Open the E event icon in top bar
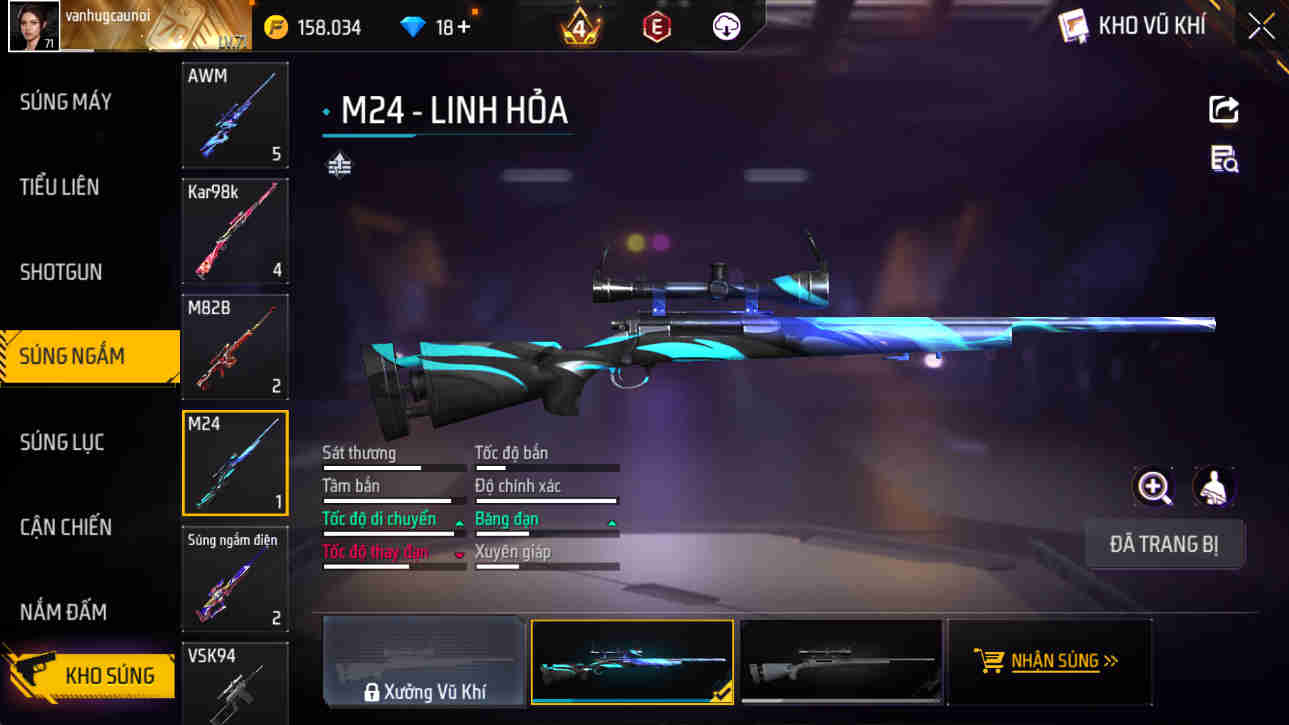Viewport: 1289px width, 725px height. [654, 26]
